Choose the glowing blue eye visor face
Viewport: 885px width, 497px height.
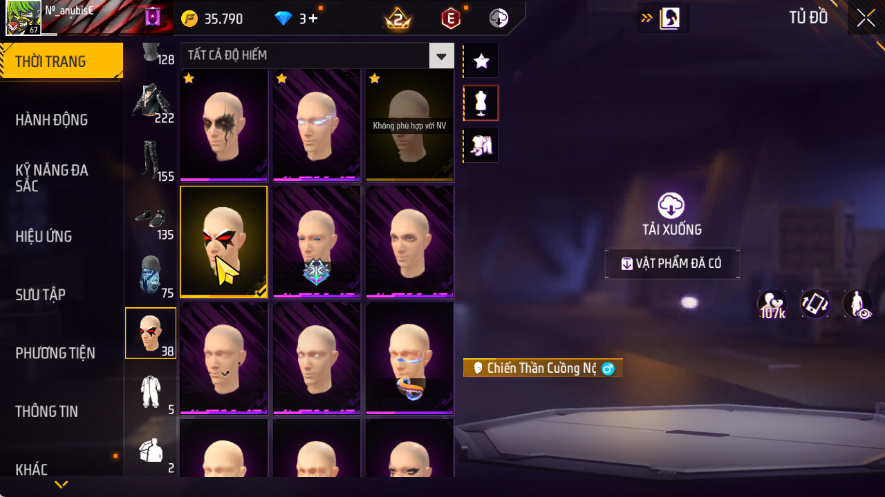316,124
